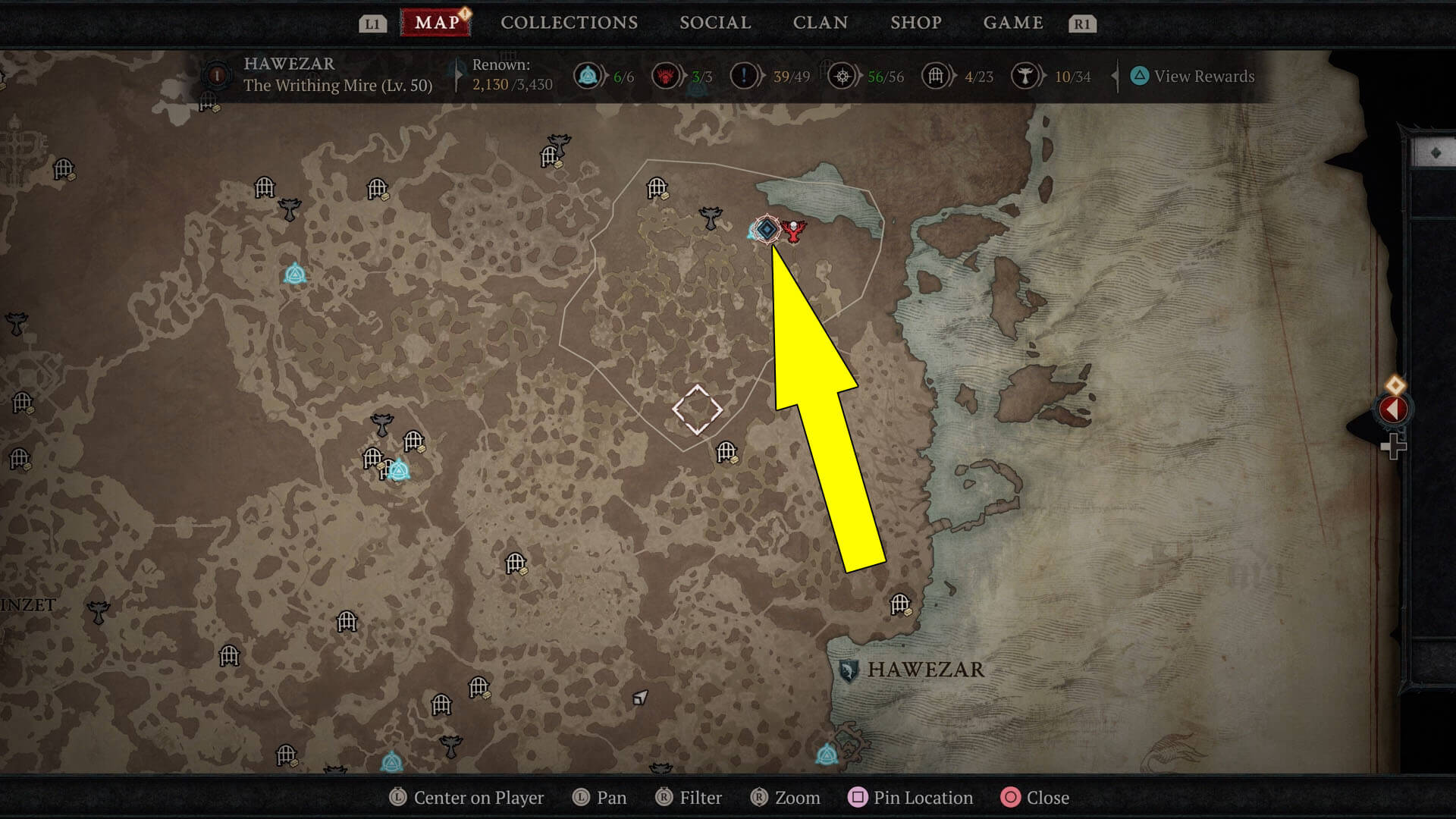Click the highlighted dungeon icon under the yellow arrow

(x=767, y=227)
